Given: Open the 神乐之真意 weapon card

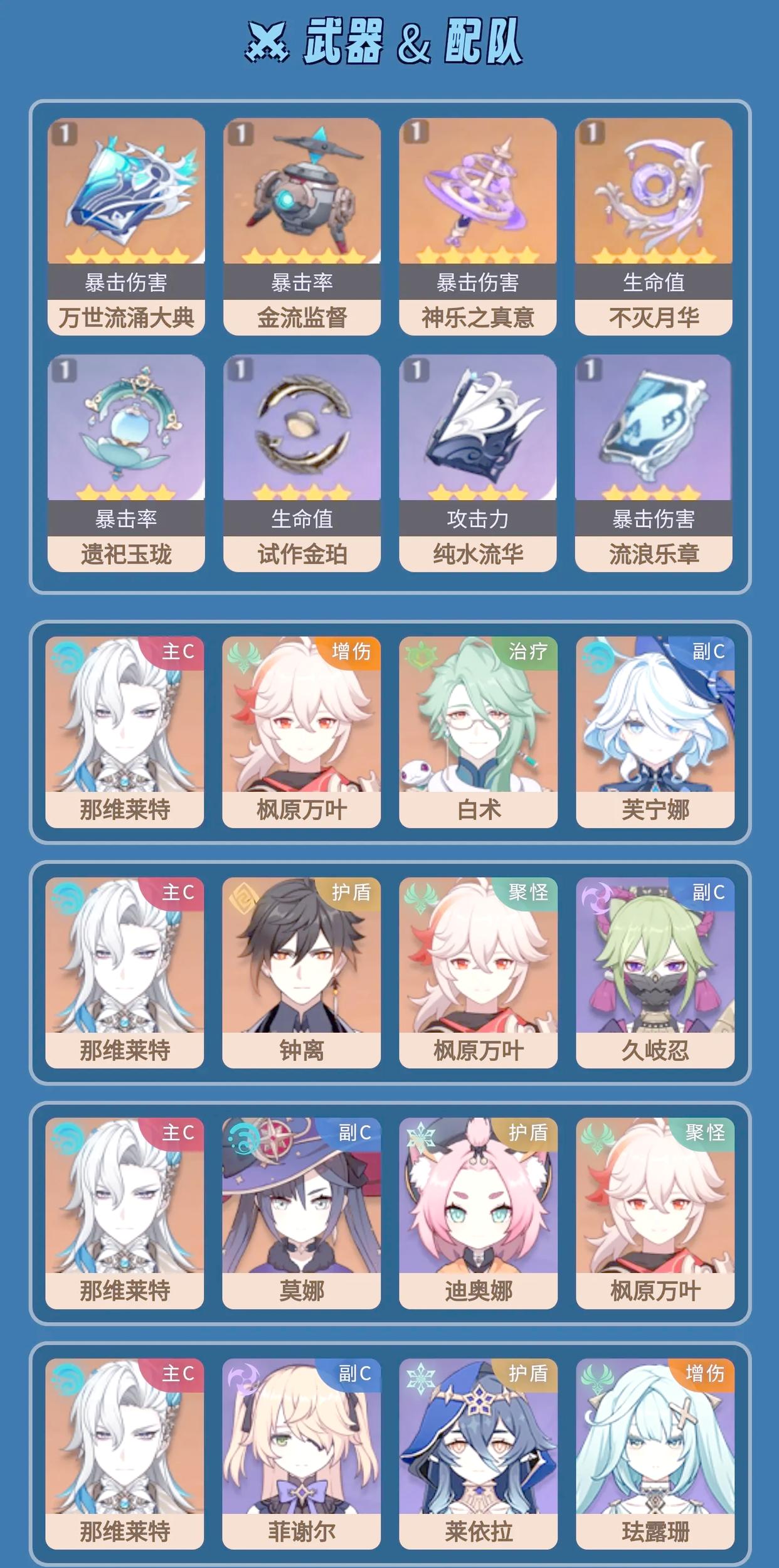Looking at the screenshot, I should click(x=478, y=226).
